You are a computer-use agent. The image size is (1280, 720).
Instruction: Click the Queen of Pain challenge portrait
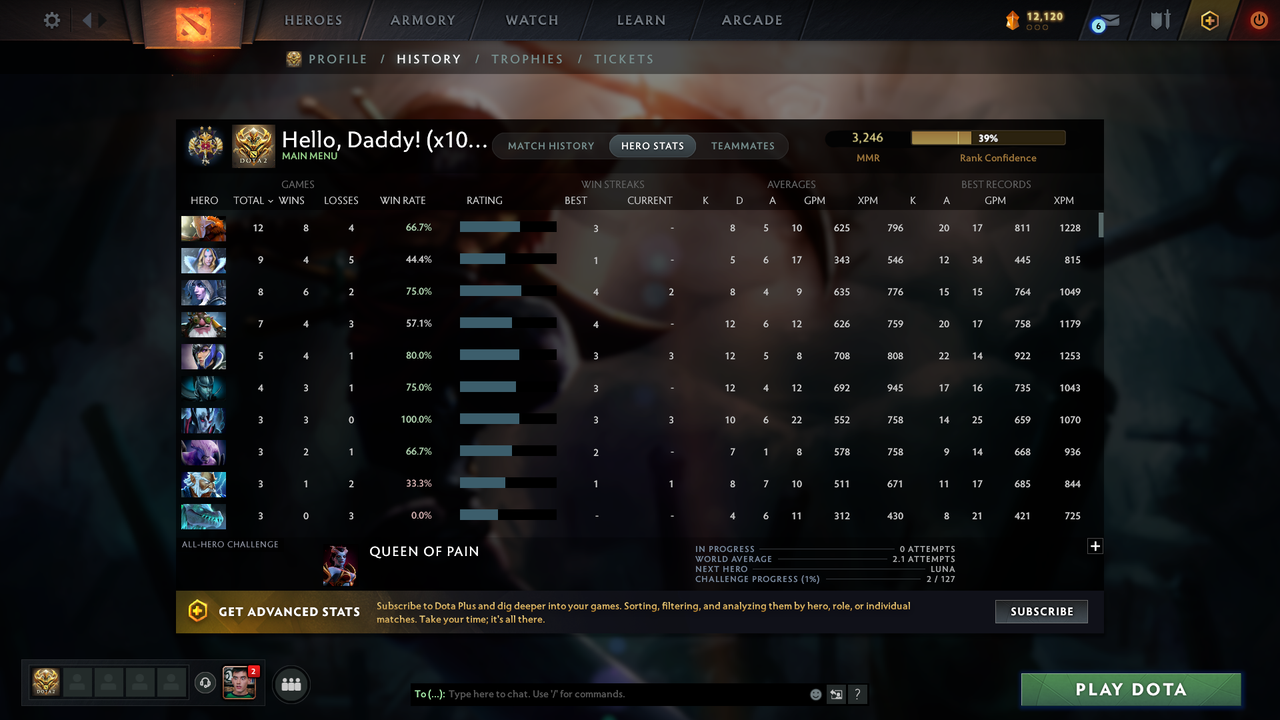(x=340, y=565)
